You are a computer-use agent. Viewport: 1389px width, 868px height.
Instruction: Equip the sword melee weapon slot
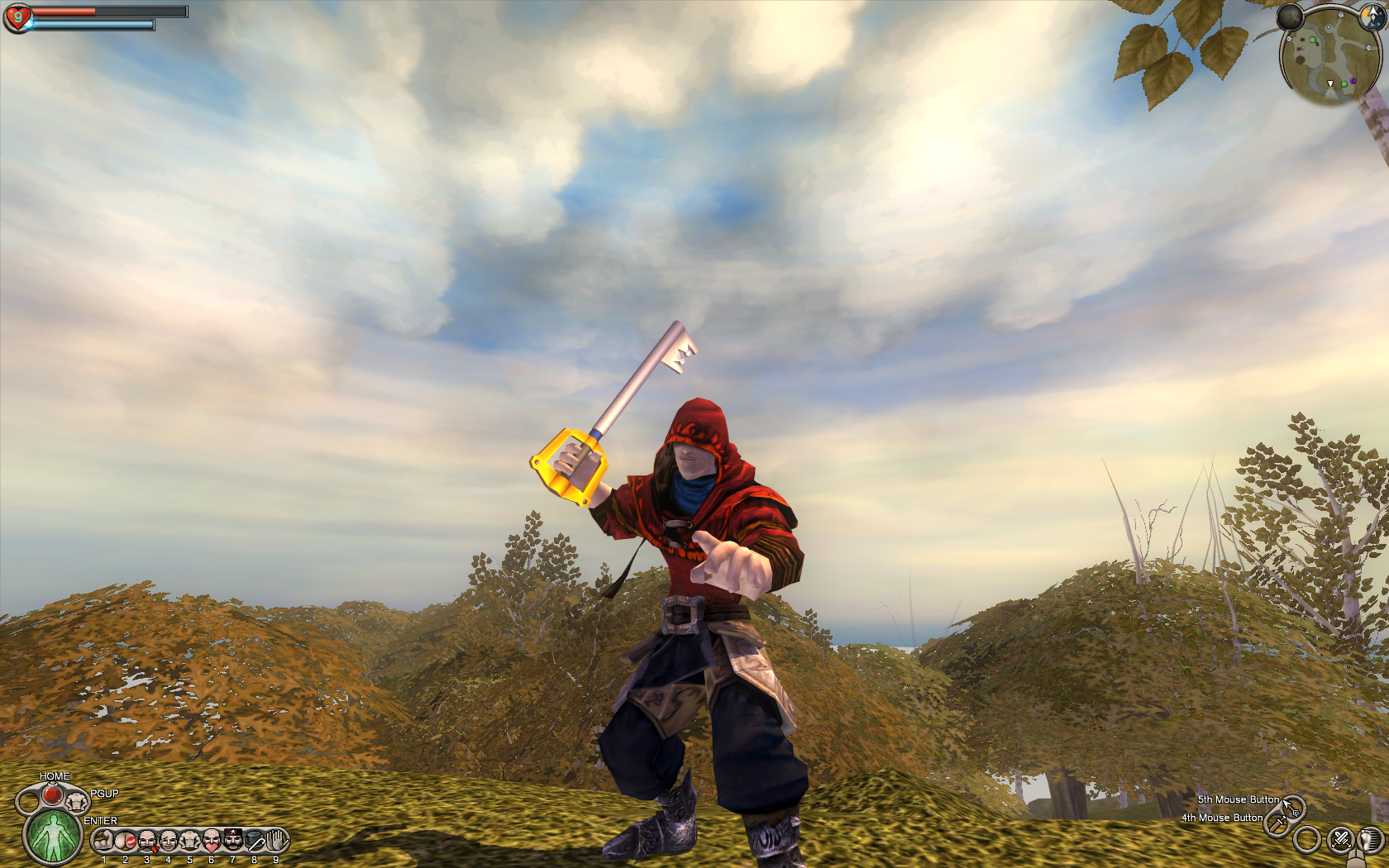tap(1277, 824)
